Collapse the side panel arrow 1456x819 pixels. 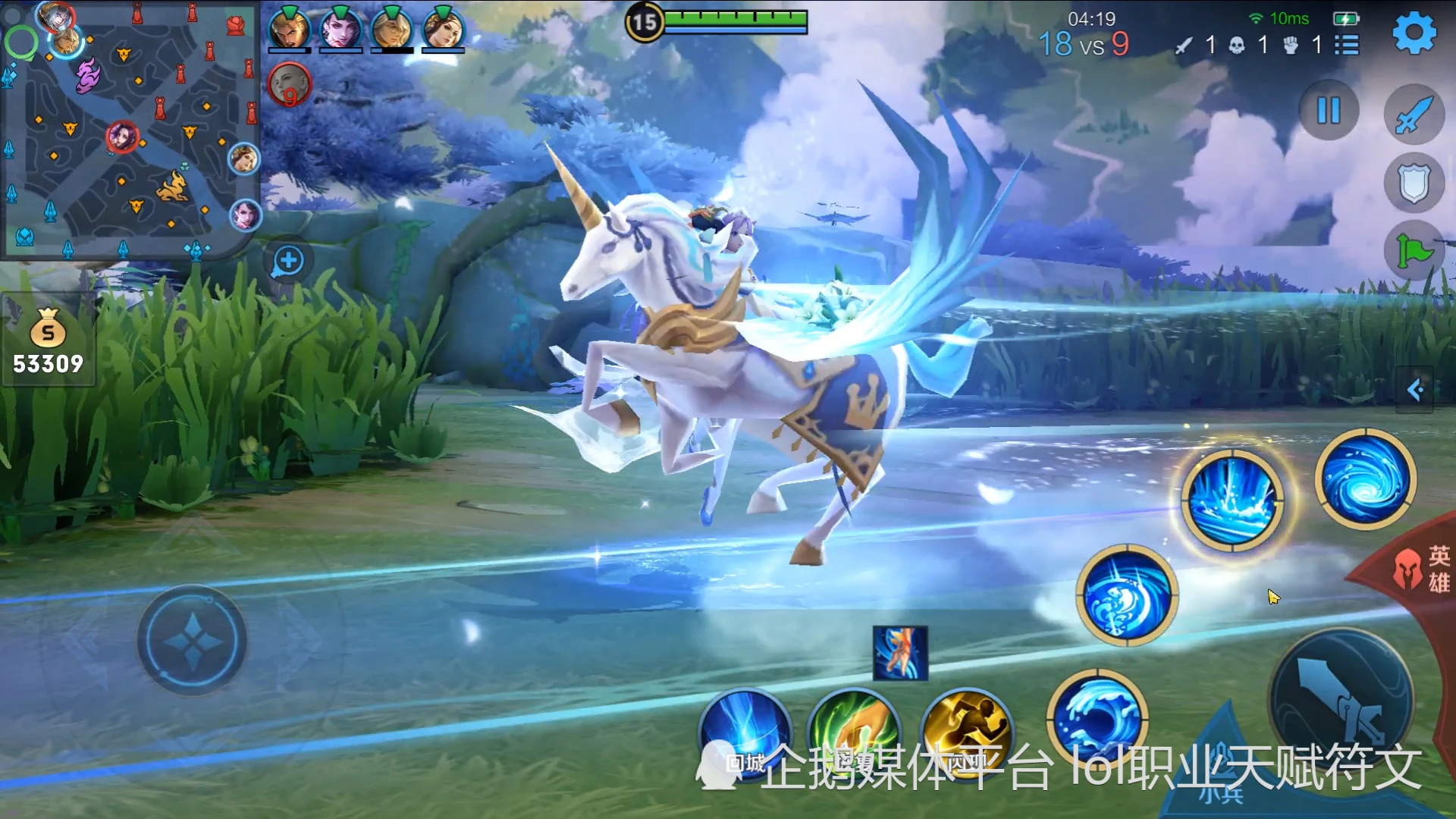1415,390
